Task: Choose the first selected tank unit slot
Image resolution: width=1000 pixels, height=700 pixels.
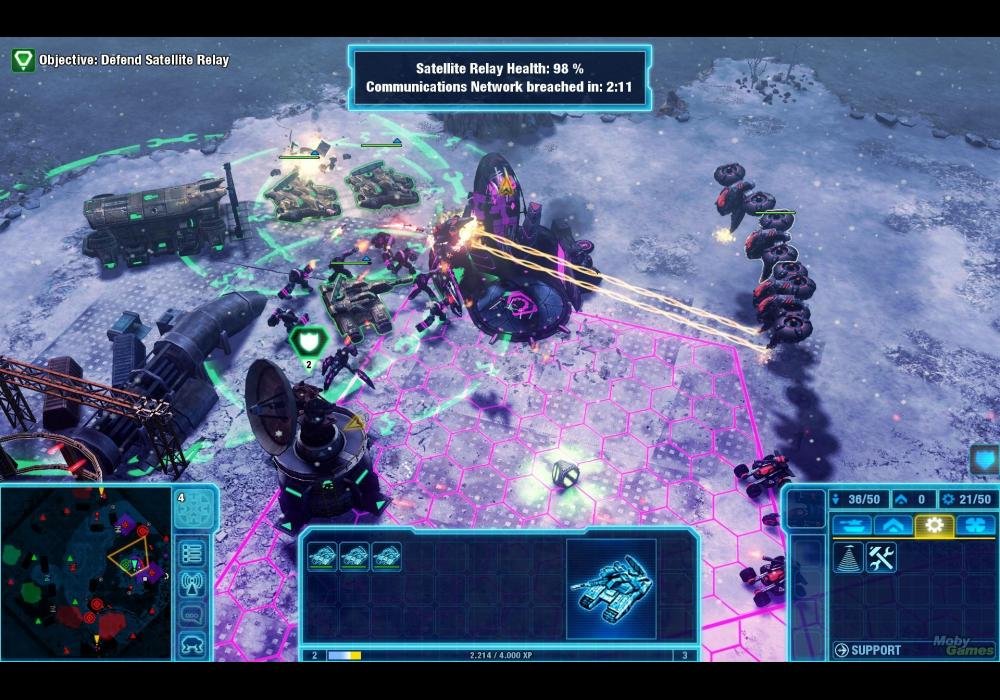Action: pyautogui.click(x=322, y=556)
